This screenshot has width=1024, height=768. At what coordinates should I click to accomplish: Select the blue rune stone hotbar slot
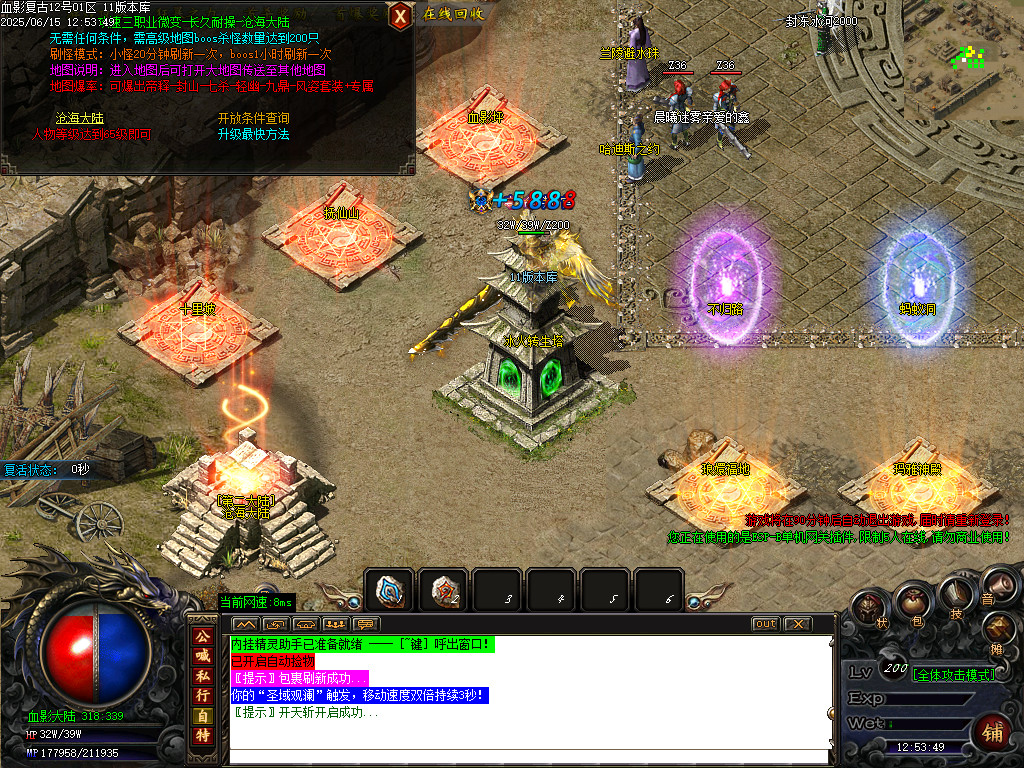(389, 590)
